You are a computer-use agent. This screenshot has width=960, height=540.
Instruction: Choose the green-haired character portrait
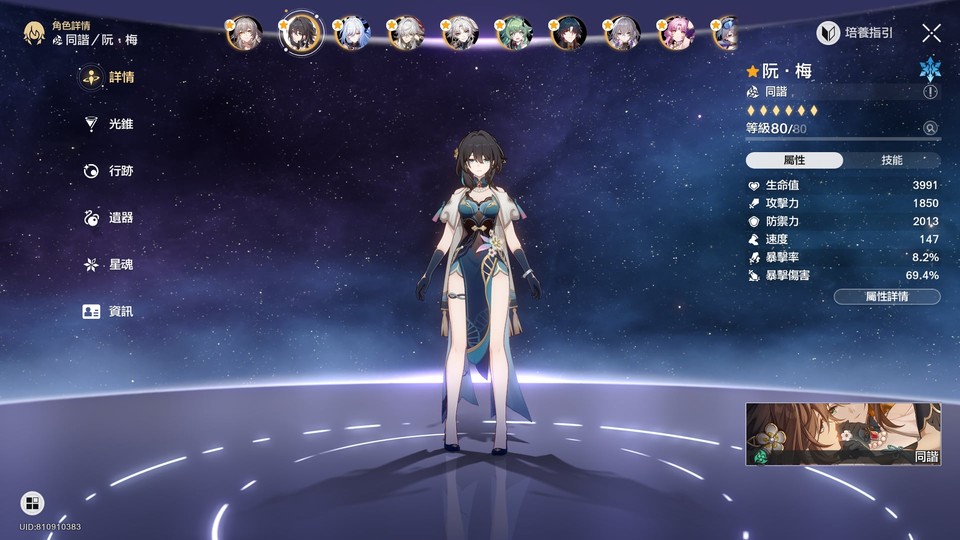(514, 33)
